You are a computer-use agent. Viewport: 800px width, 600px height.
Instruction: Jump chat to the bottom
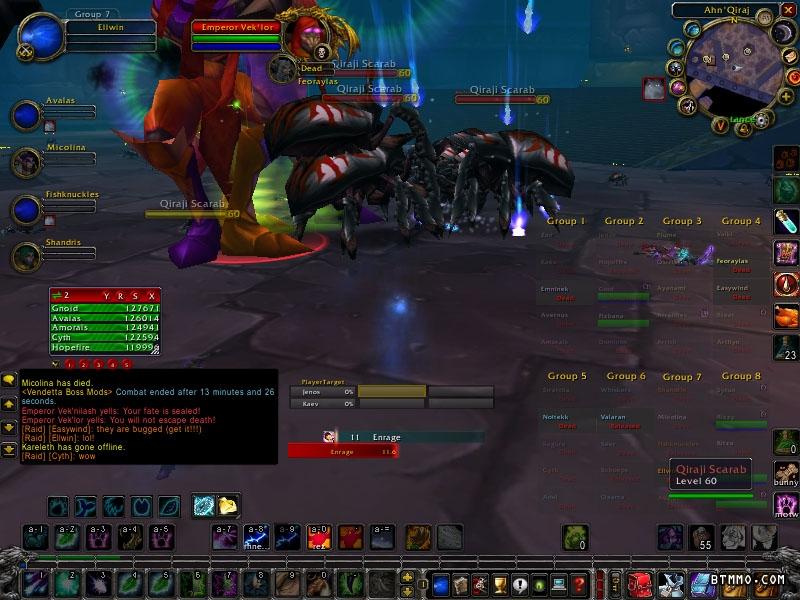9,450
